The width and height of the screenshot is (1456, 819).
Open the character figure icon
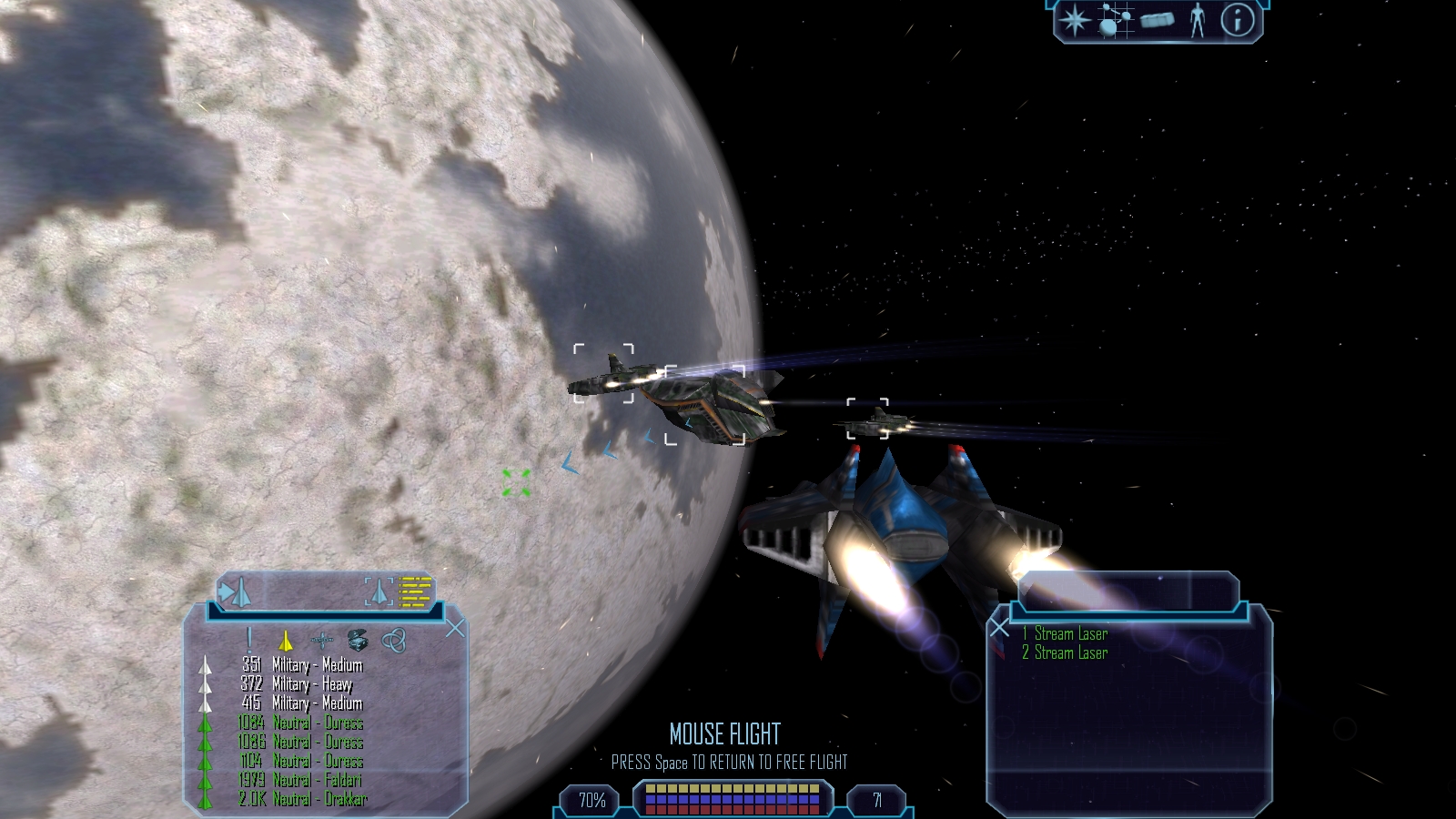pos(1198,21)
